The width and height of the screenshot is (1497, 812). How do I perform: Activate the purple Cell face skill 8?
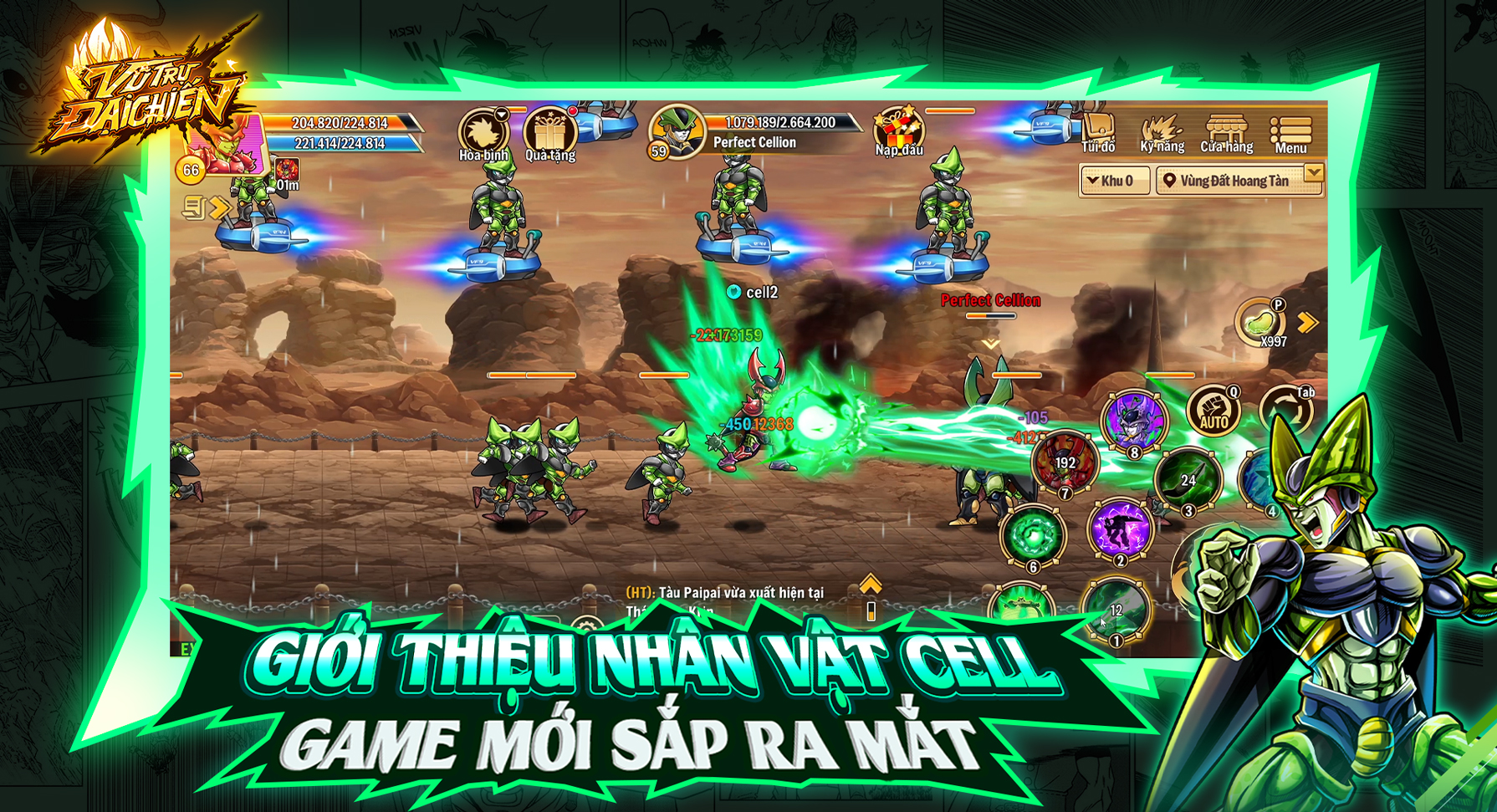tap(1133, 421)
